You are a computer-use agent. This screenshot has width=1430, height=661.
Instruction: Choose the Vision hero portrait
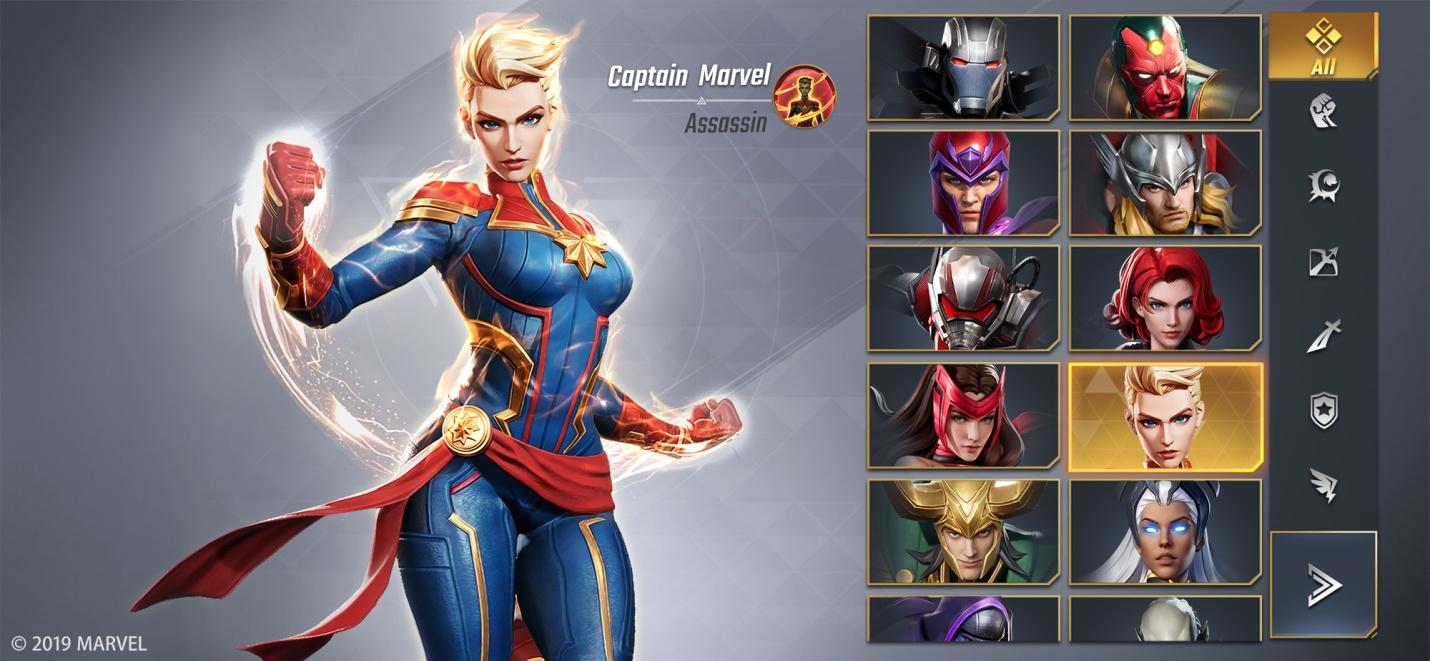click(1165, 68)
